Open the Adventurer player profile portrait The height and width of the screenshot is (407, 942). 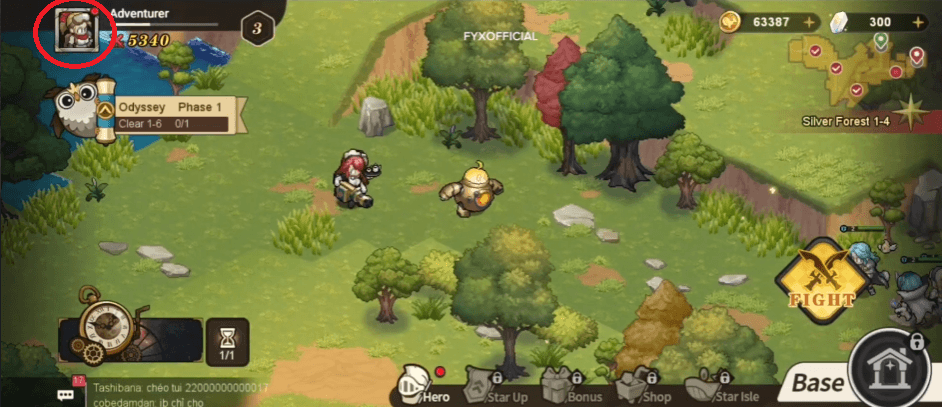(72, 29)
